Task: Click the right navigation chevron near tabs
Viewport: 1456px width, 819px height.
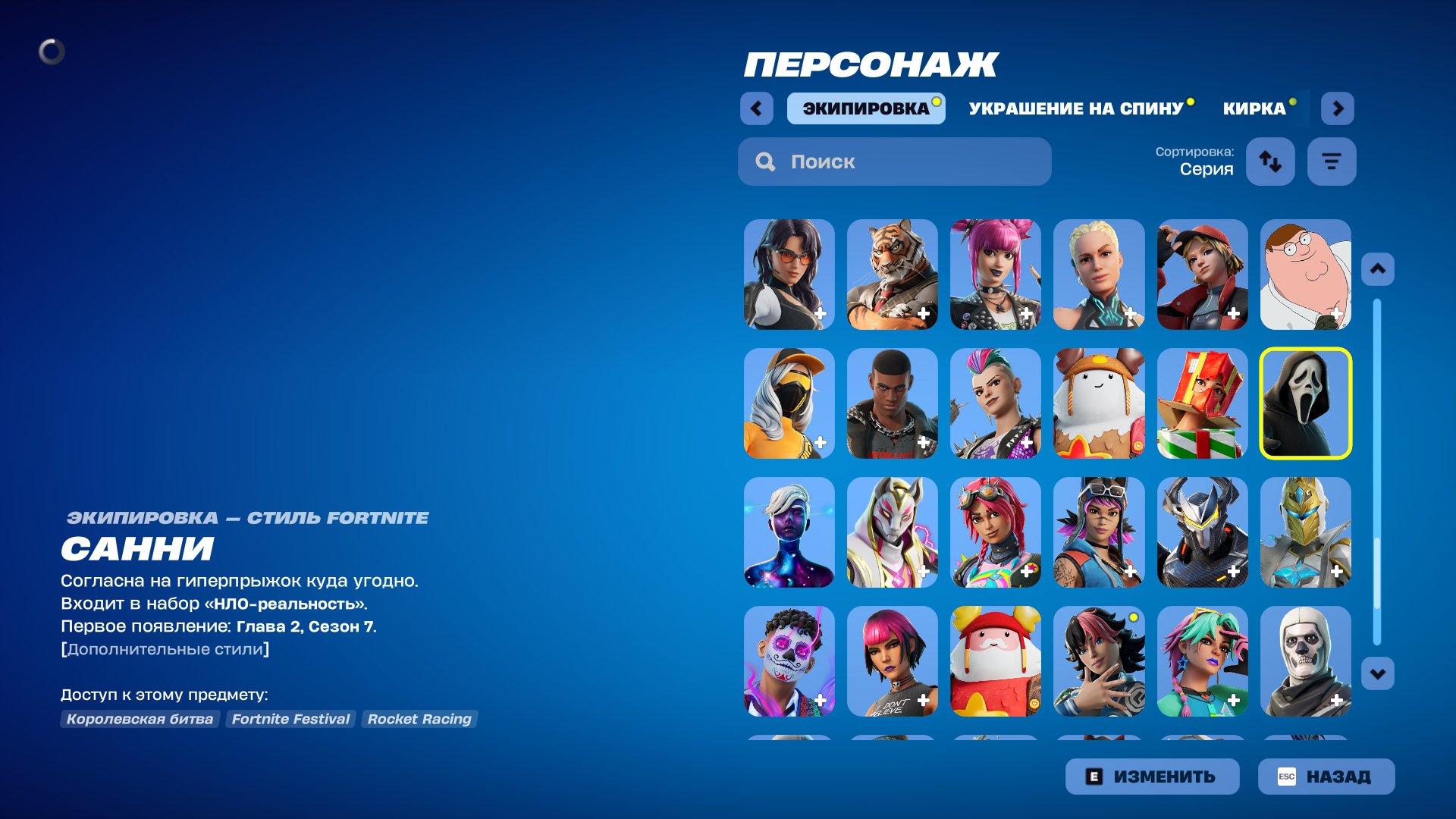Action: [x=1338, y=108]
